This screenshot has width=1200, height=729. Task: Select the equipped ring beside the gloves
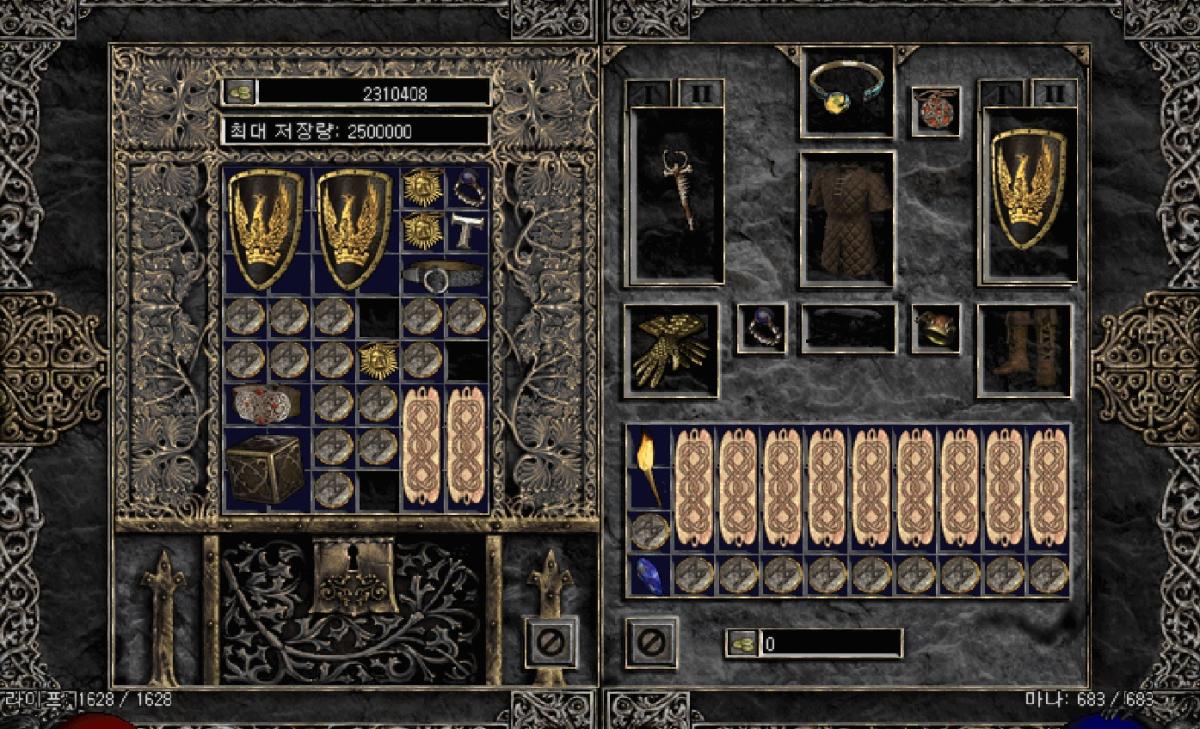[762, 328]
